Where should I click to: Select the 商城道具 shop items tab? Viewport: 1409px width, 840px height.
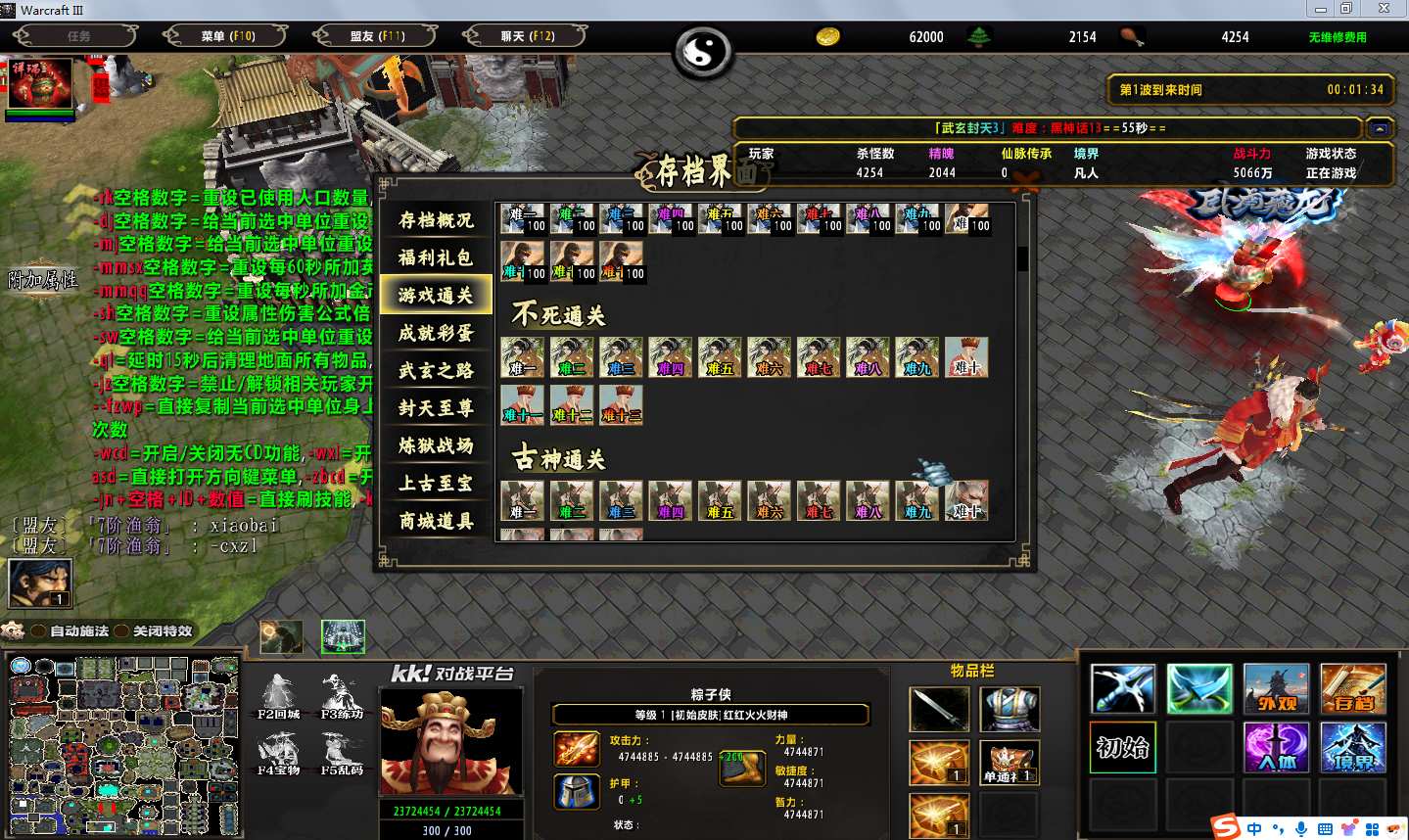point(435,521)
